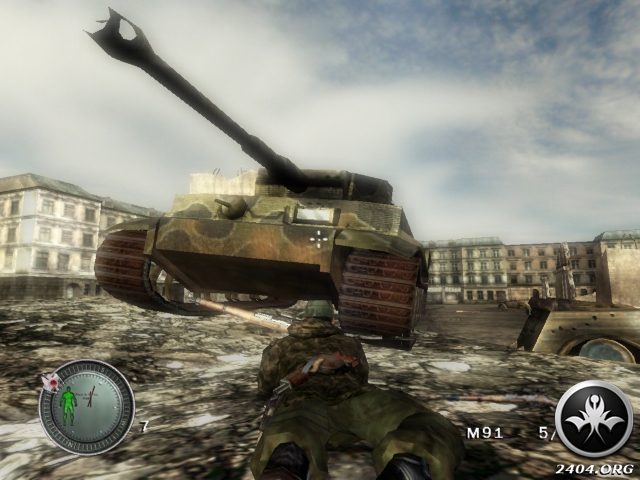Select the M91 weapon label

coord(480,433)
